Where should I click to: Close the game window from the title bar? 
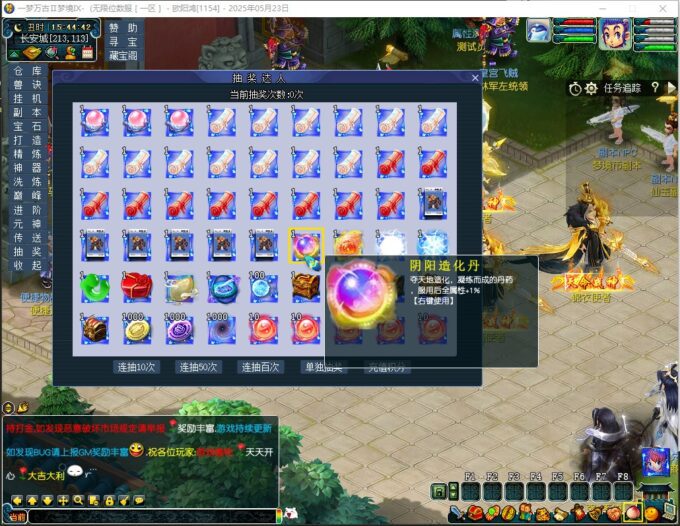pos(663,8)
